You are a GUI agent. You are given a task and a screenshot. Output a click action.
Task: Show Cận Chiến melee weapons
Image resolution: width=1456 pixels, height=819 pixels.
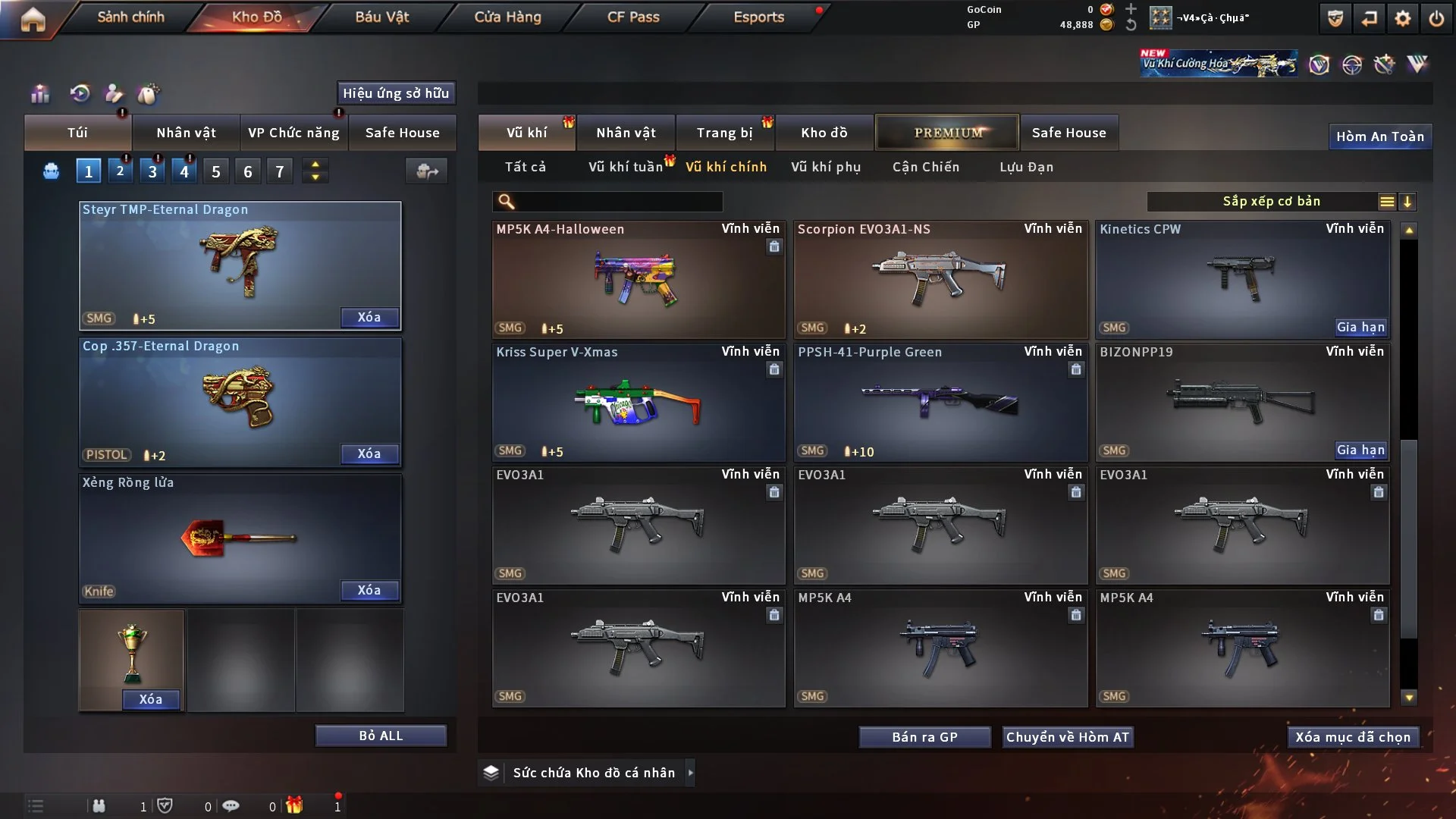point(926,167)
